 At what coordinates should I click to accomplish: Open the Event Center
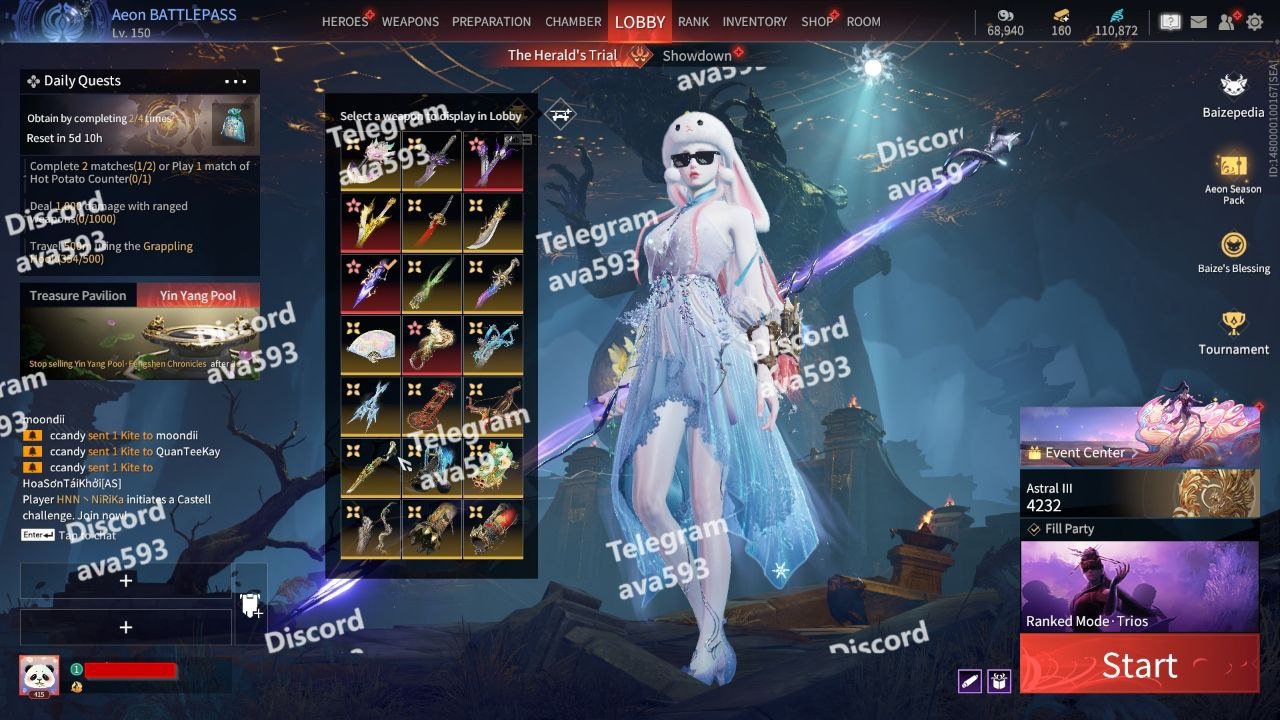coord(1139,442)
